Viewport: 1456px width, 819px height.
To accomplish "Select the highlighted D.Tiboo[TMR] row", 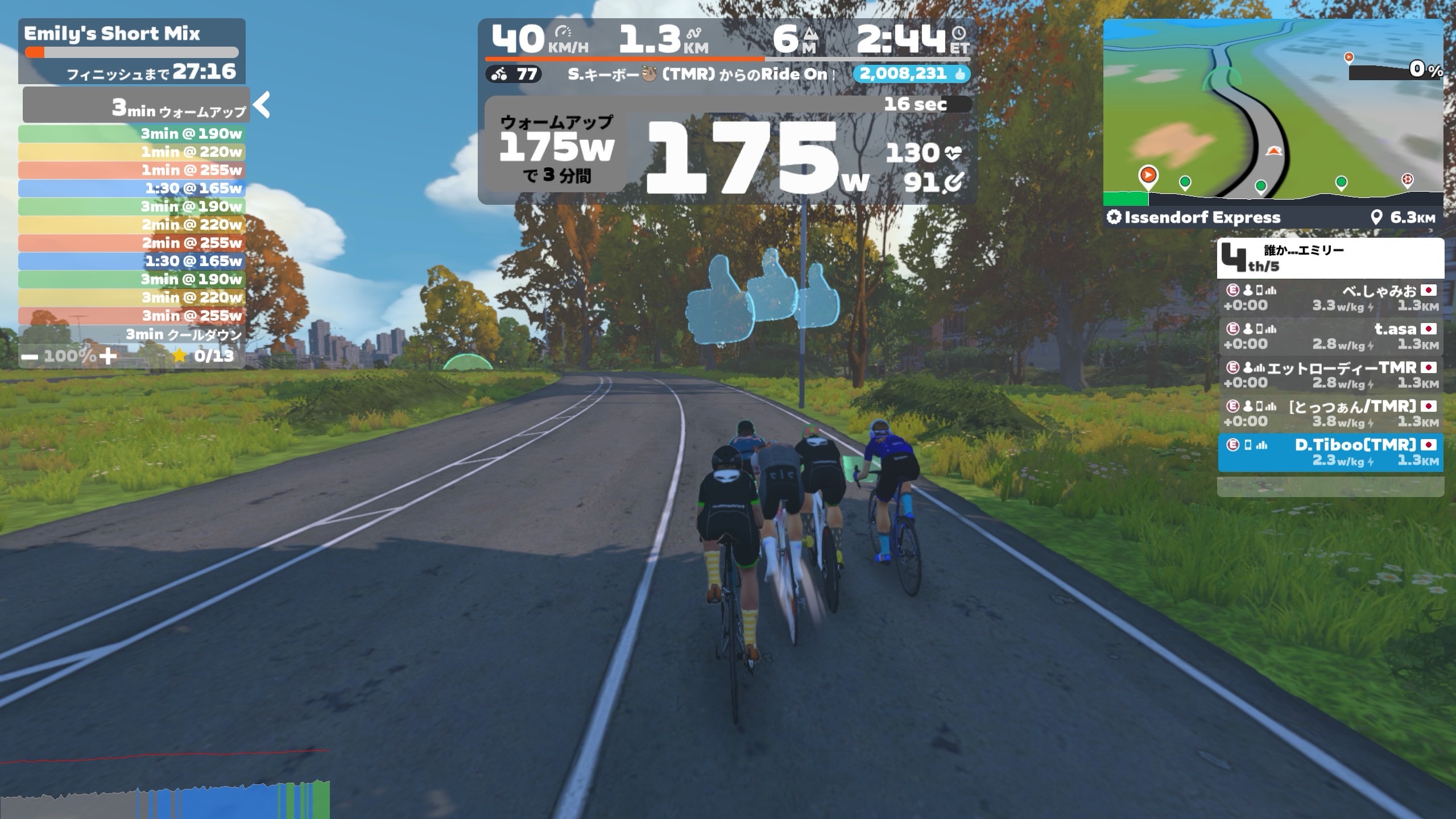I will [x=1330, y=453].
